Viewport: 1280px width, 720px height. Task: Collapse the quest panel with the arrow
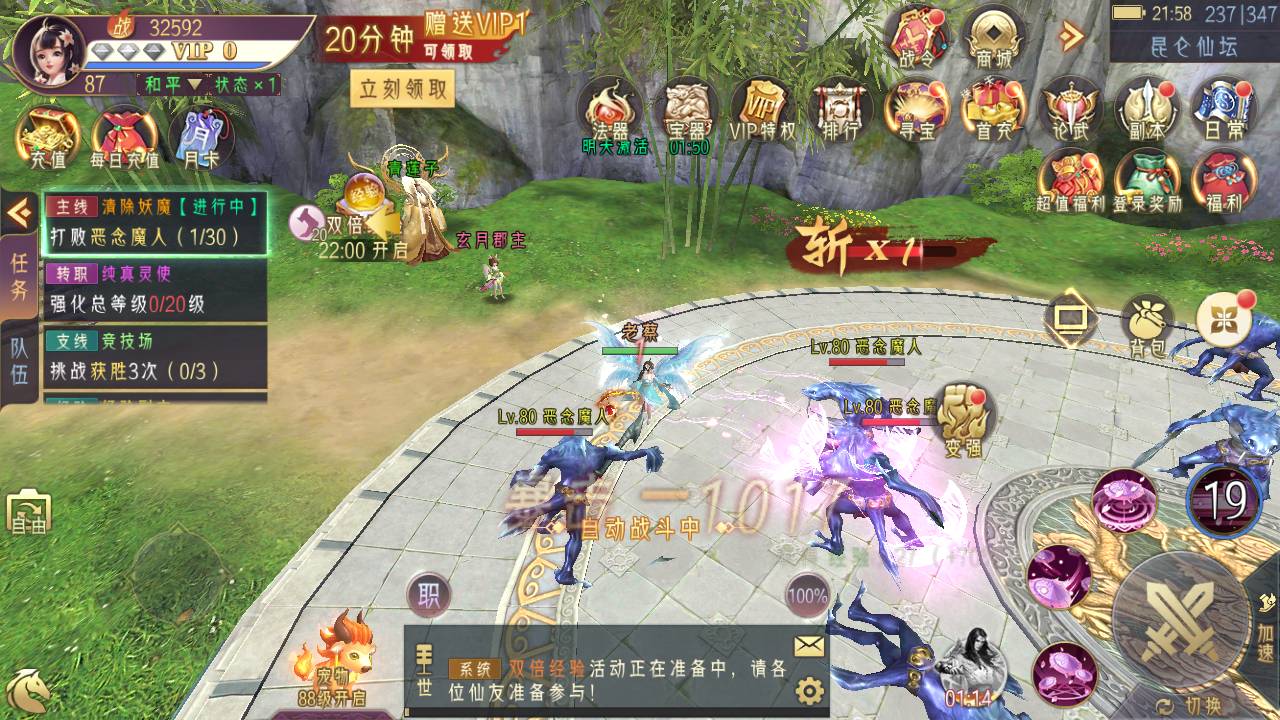[x=19, y=212]
